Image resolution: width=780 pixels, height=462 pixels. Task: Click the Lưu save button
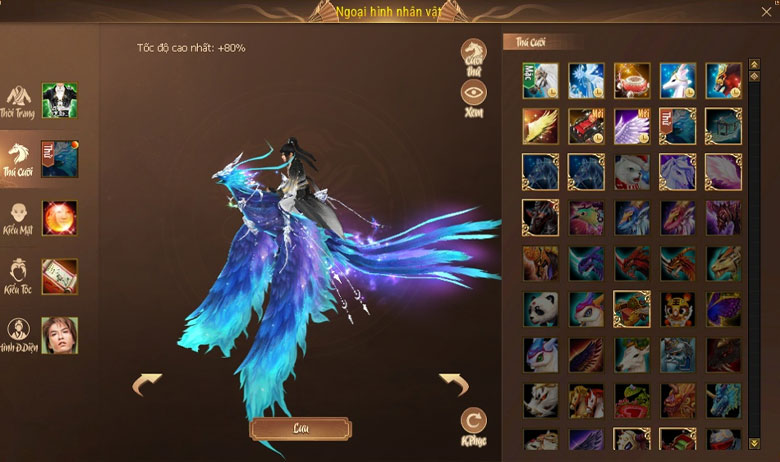[300, 429]
